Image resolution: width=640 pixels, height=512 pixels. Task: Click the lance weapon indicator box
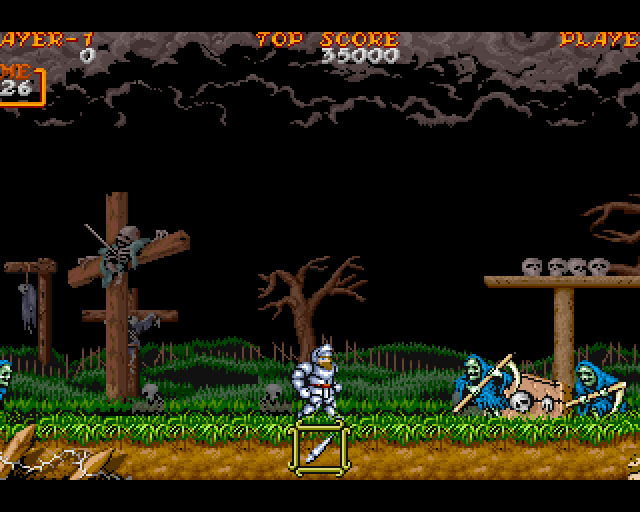[320, 446]
